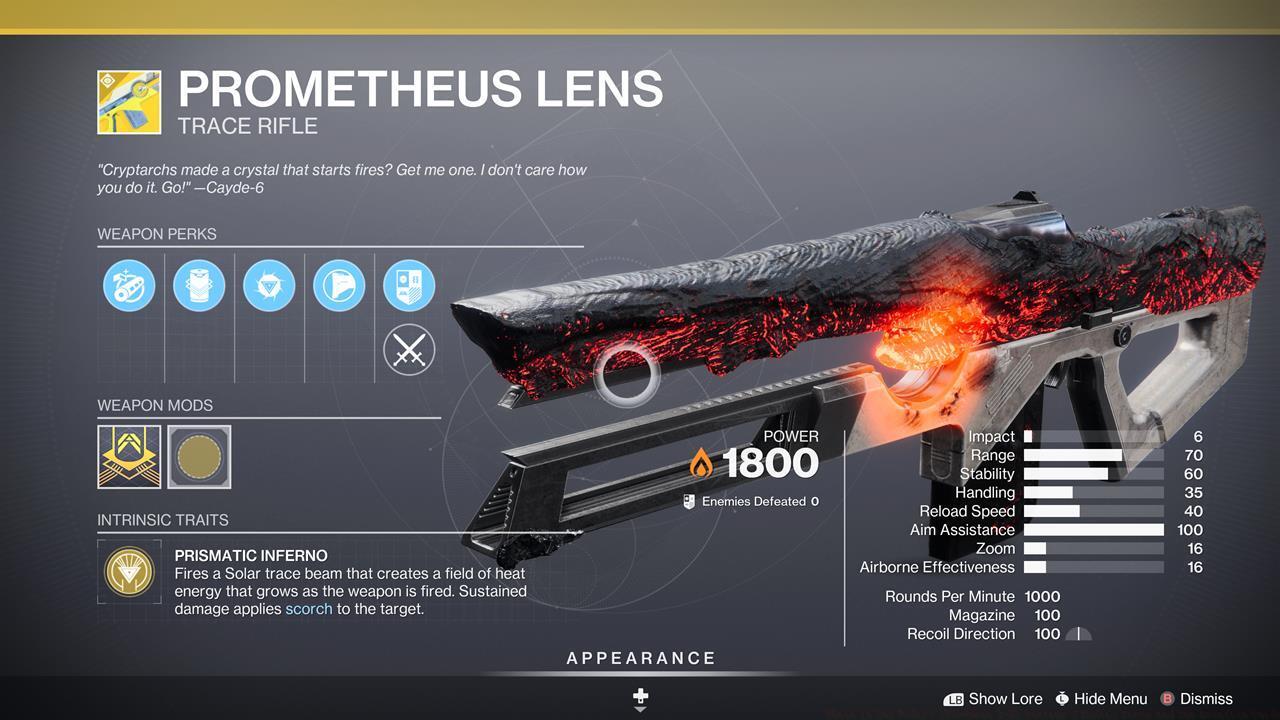The width and height of the screenshot is (1280, 720).
Task: Open the weapon catalyst perk slot
Action: pos(409,286)
